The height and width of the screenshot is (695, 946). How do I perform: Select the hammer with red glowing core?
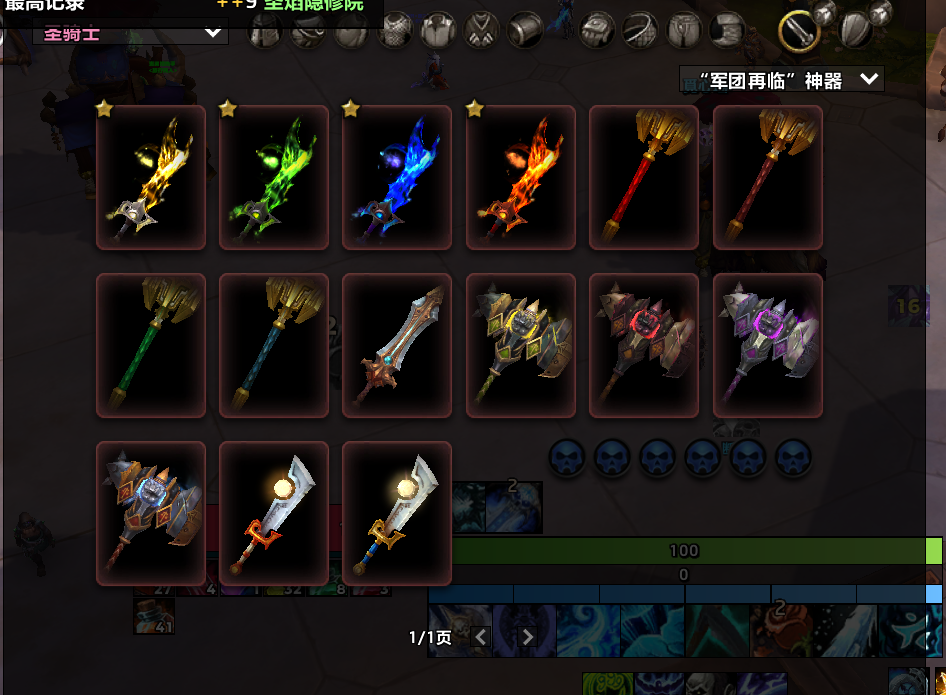(644, 345)
